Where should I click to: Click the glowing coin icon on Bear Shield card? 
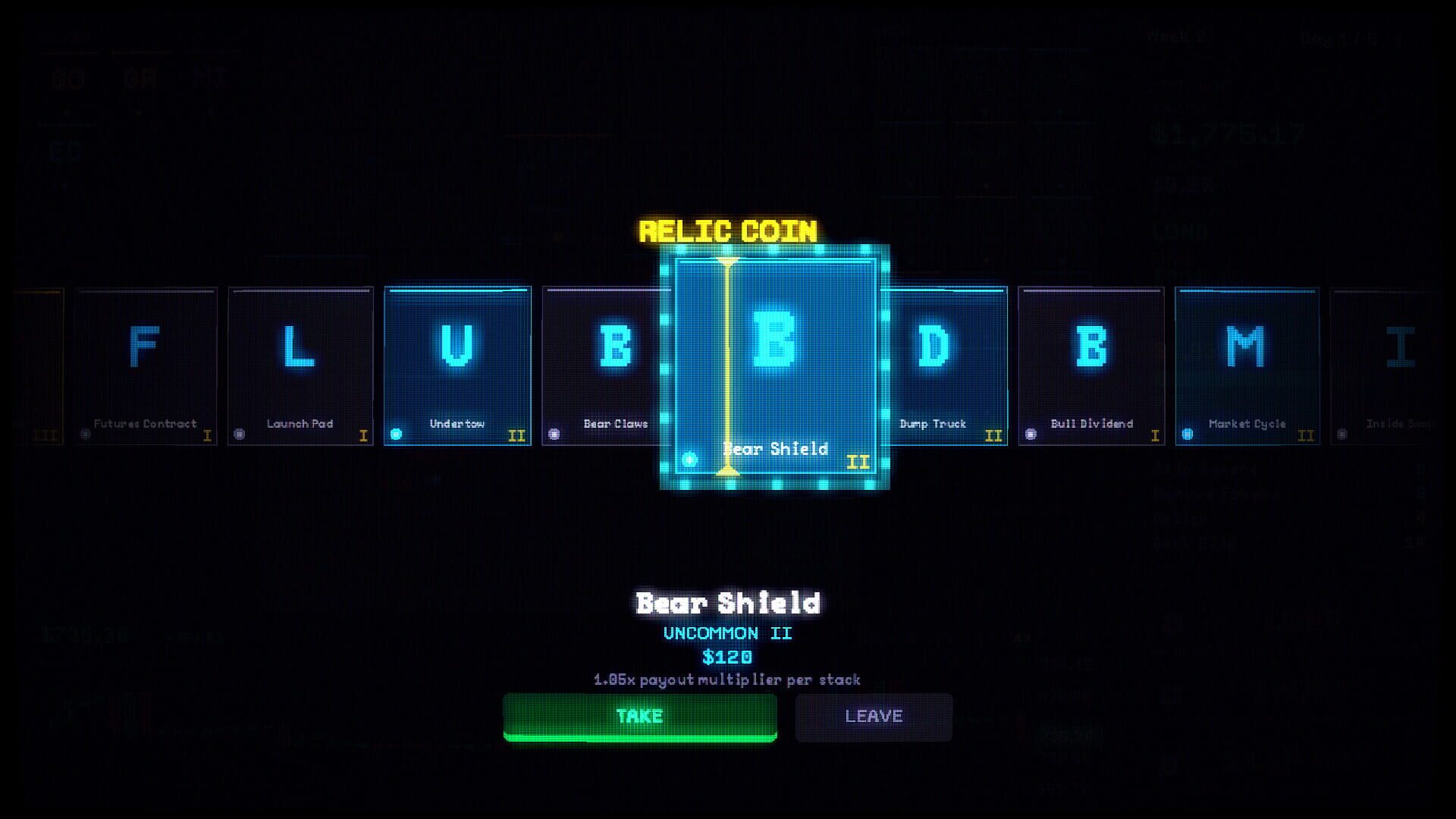point(689,459)
